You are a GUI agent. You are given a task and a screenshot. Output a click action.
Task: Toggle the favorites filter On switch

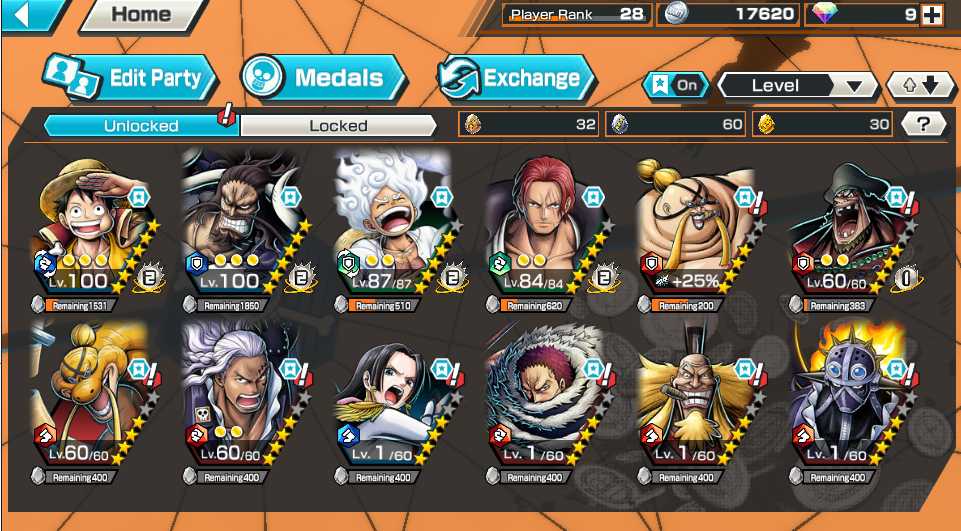pos(676,85)
